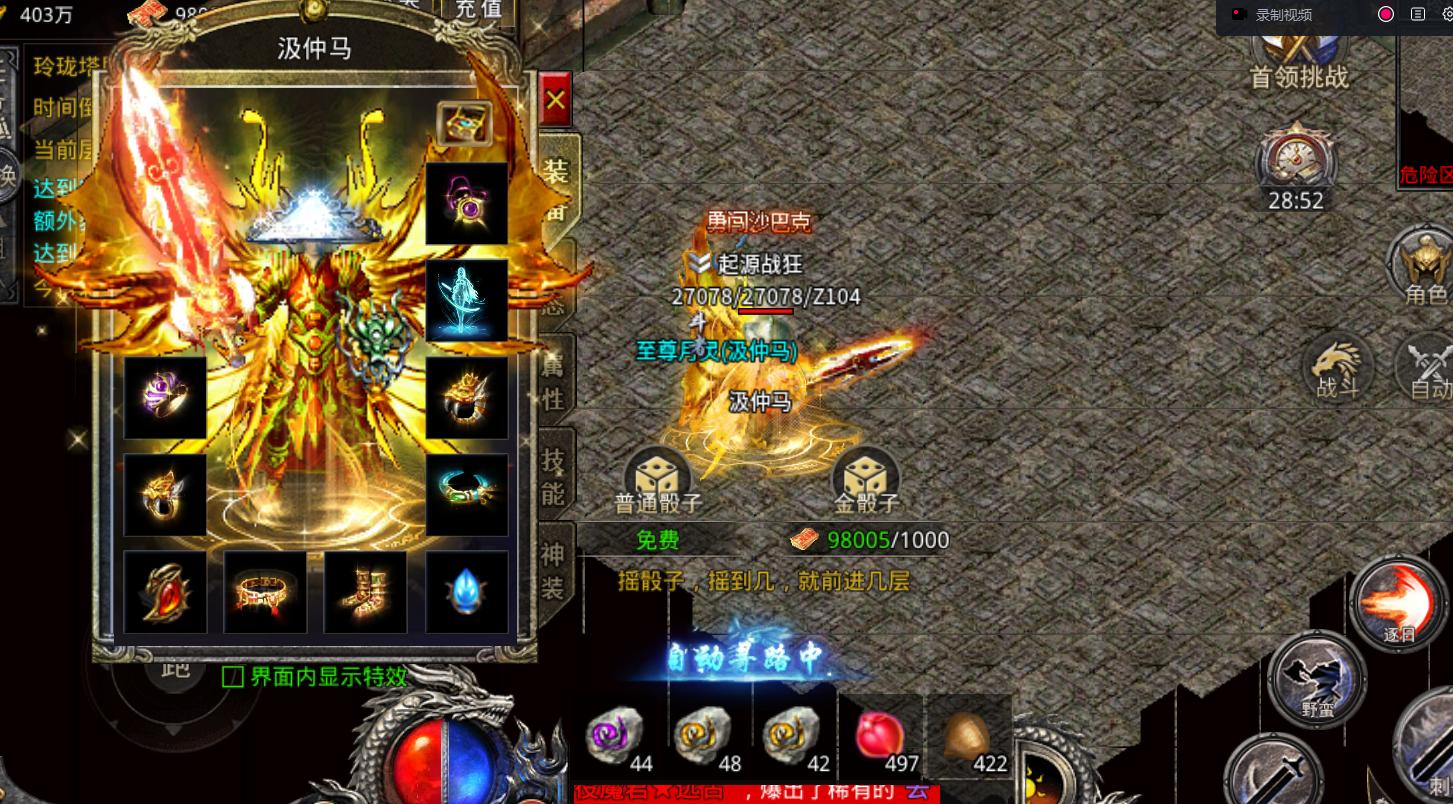Select the 战斗 combat icon

point(1337,369)
